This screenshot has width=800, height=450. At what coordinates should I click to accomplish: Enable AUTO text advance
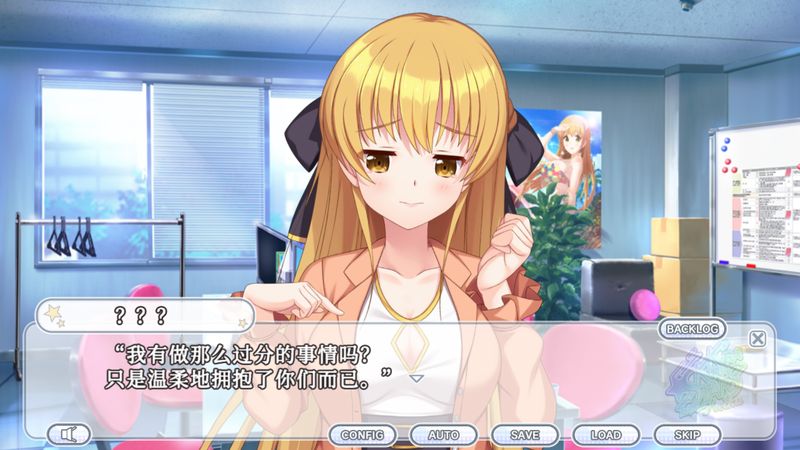pos(443,435)
